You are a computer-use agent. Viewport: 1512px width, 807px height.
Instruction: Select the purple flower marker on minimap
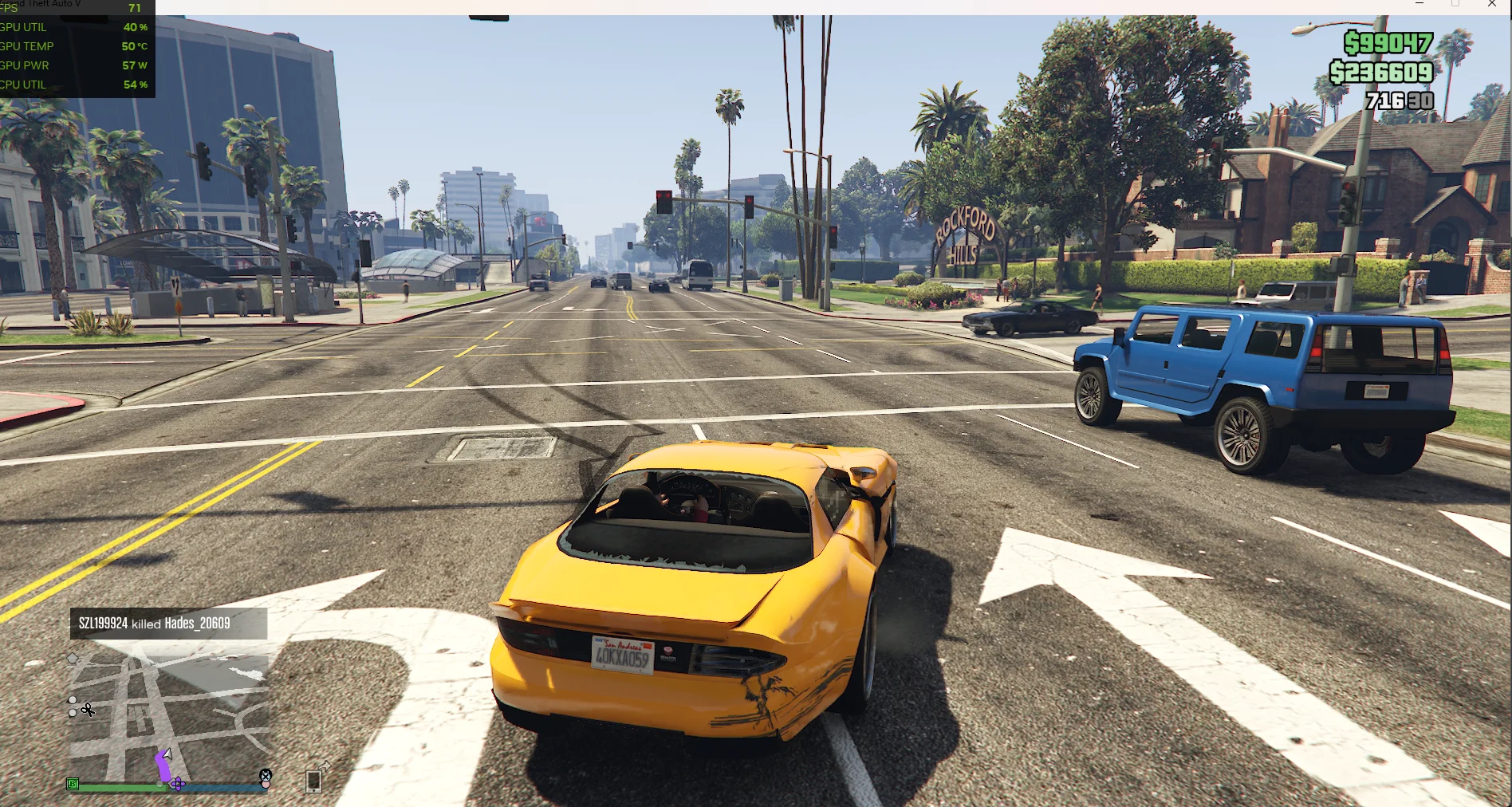point(178,785)
